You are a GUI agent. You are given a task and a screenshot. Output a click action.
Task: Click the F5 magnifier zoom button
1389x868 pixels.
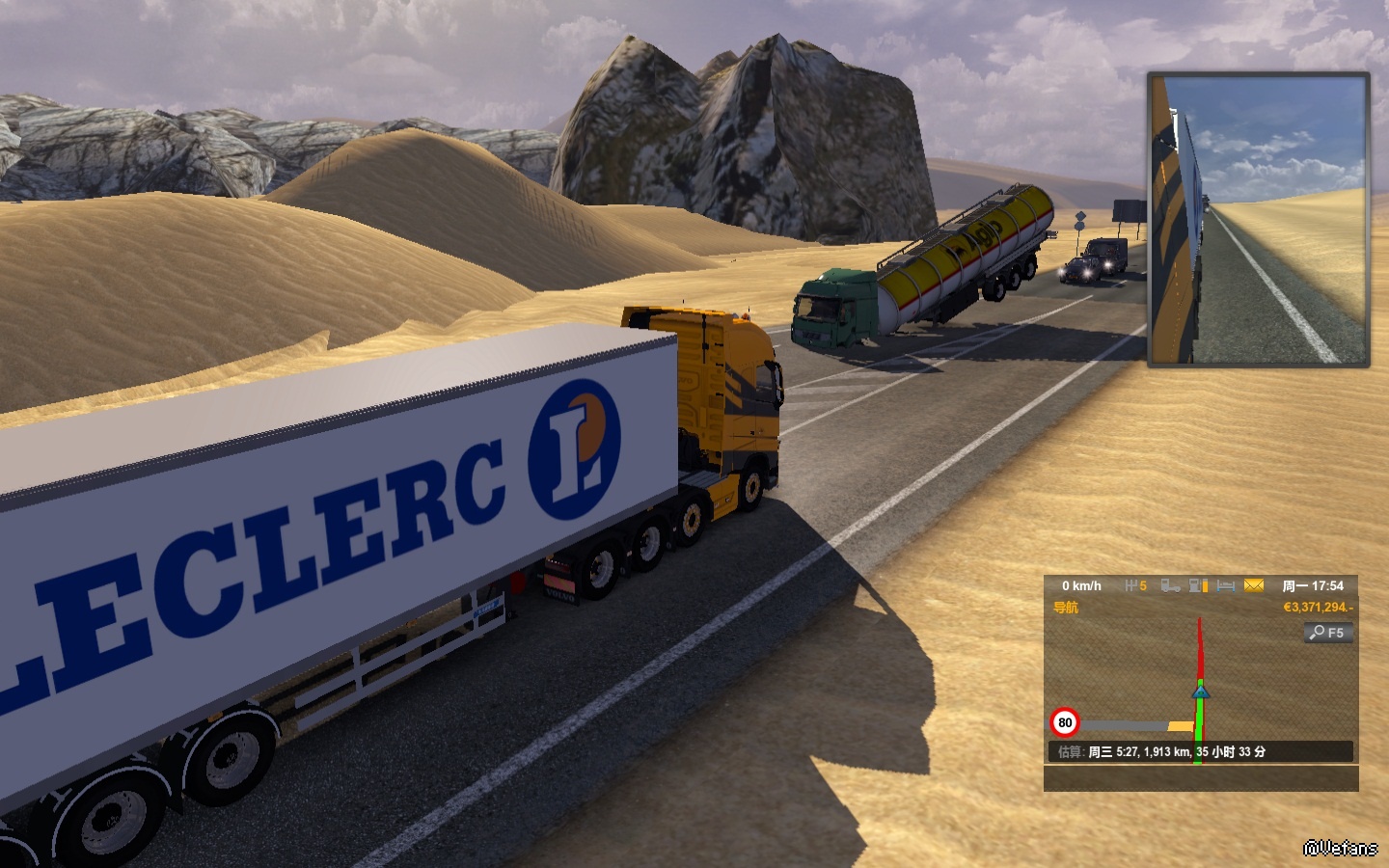1328,633
